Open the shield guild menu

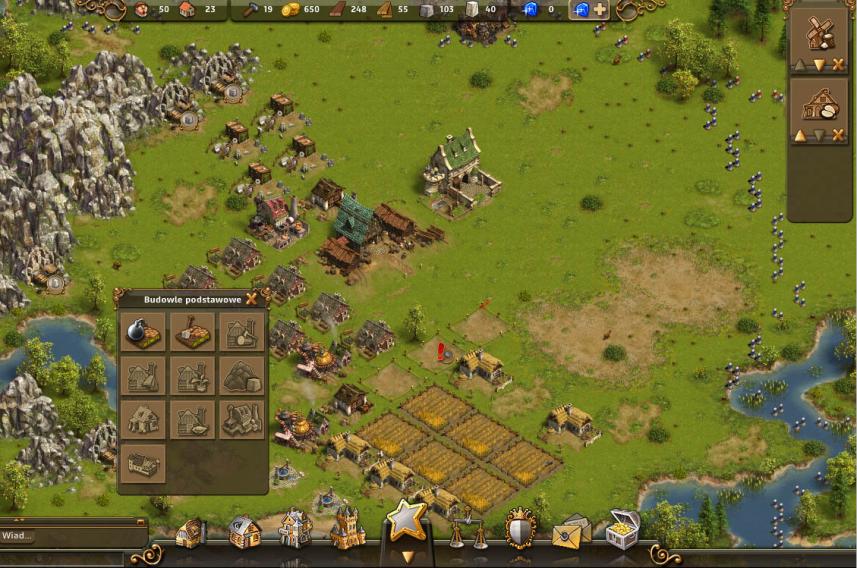coord(520,528)
